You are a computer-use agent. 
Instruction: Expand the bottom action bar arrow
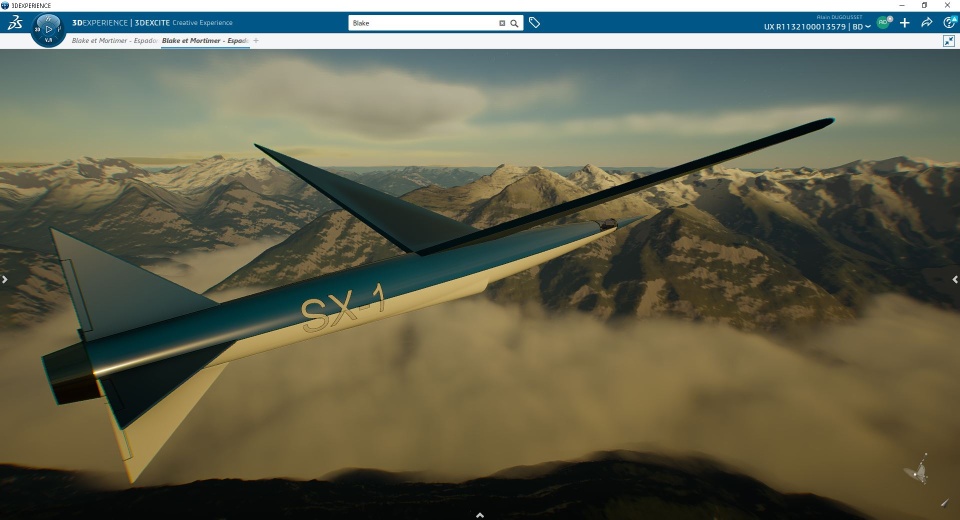pos(480,514)
